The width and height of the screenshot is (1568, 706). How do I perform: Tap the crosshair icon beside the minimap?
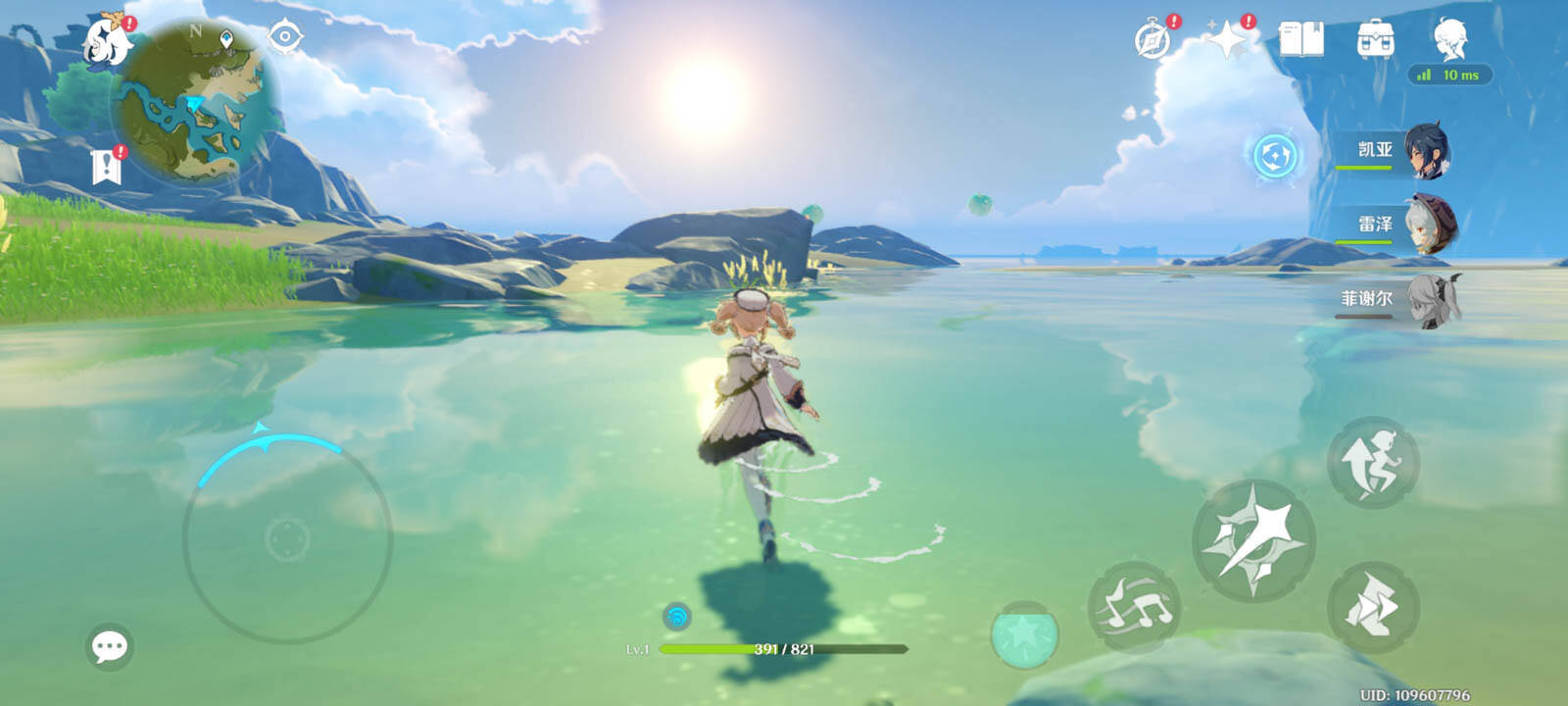(x=285, y=37)
